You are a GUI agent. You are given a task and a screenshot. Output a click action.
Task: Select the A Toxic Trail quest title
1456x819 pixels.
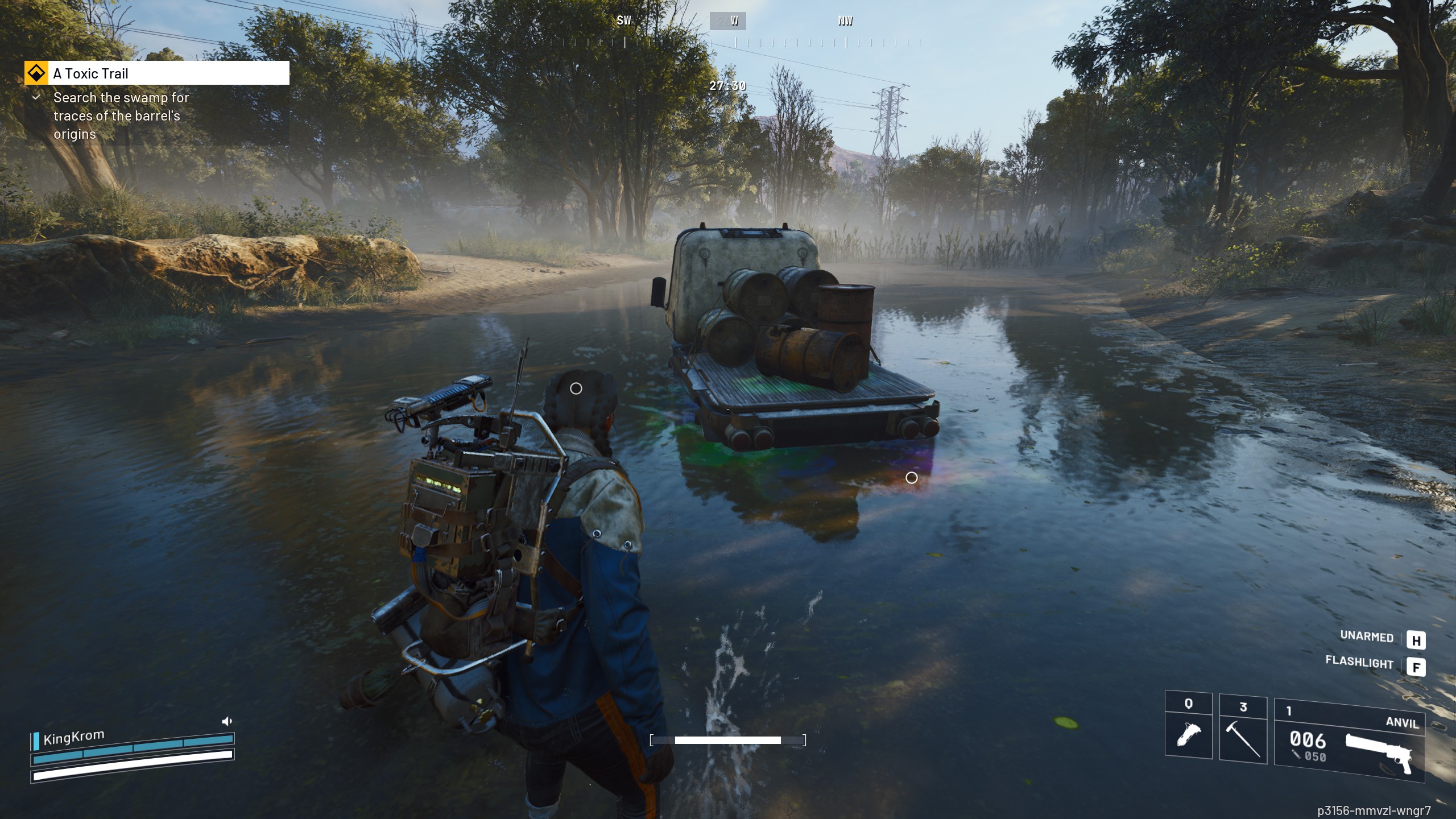[x=90, y=73]
